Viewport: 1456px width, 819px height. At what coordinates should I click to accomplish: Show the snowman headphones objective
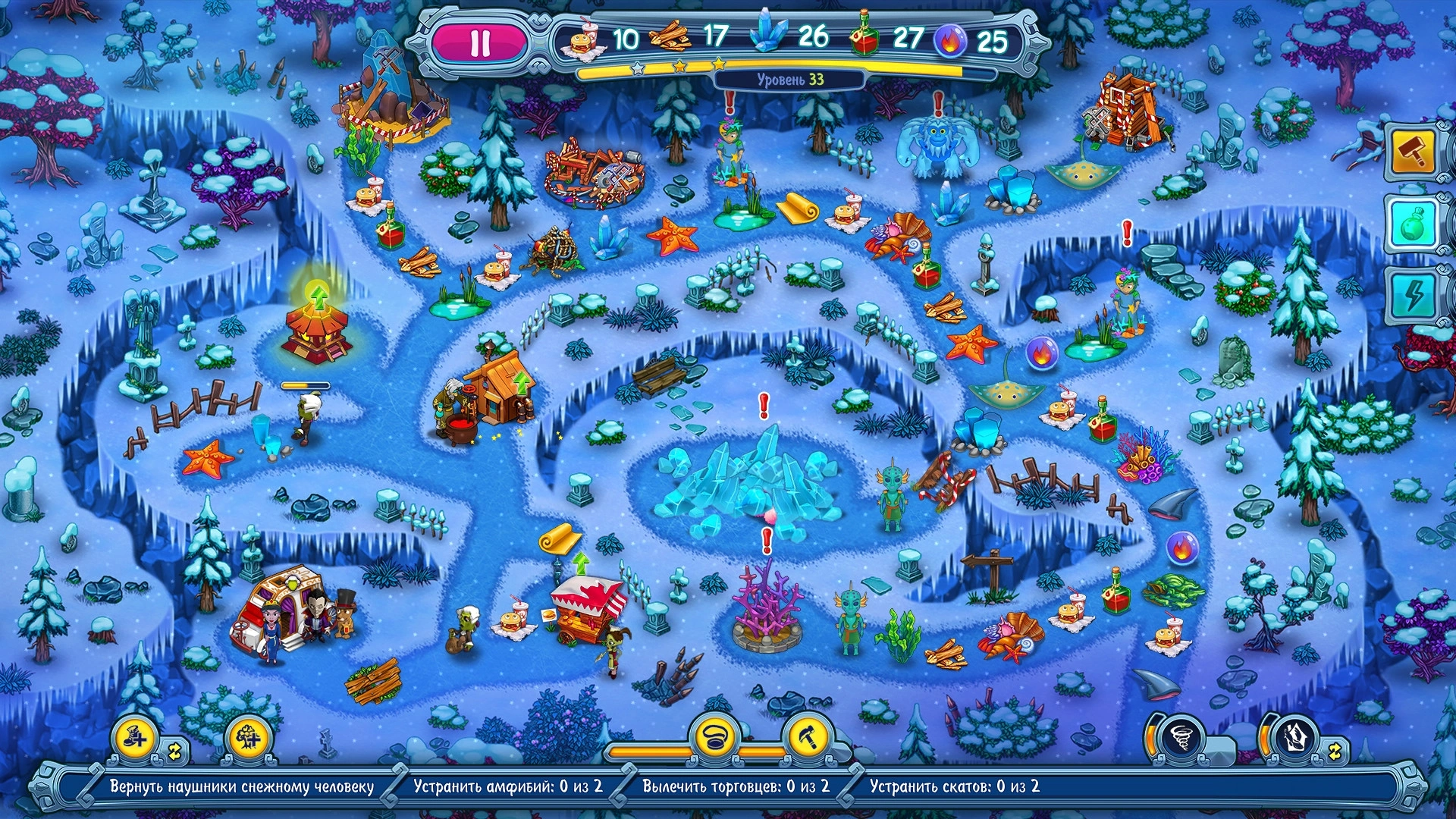coord(241,786)
